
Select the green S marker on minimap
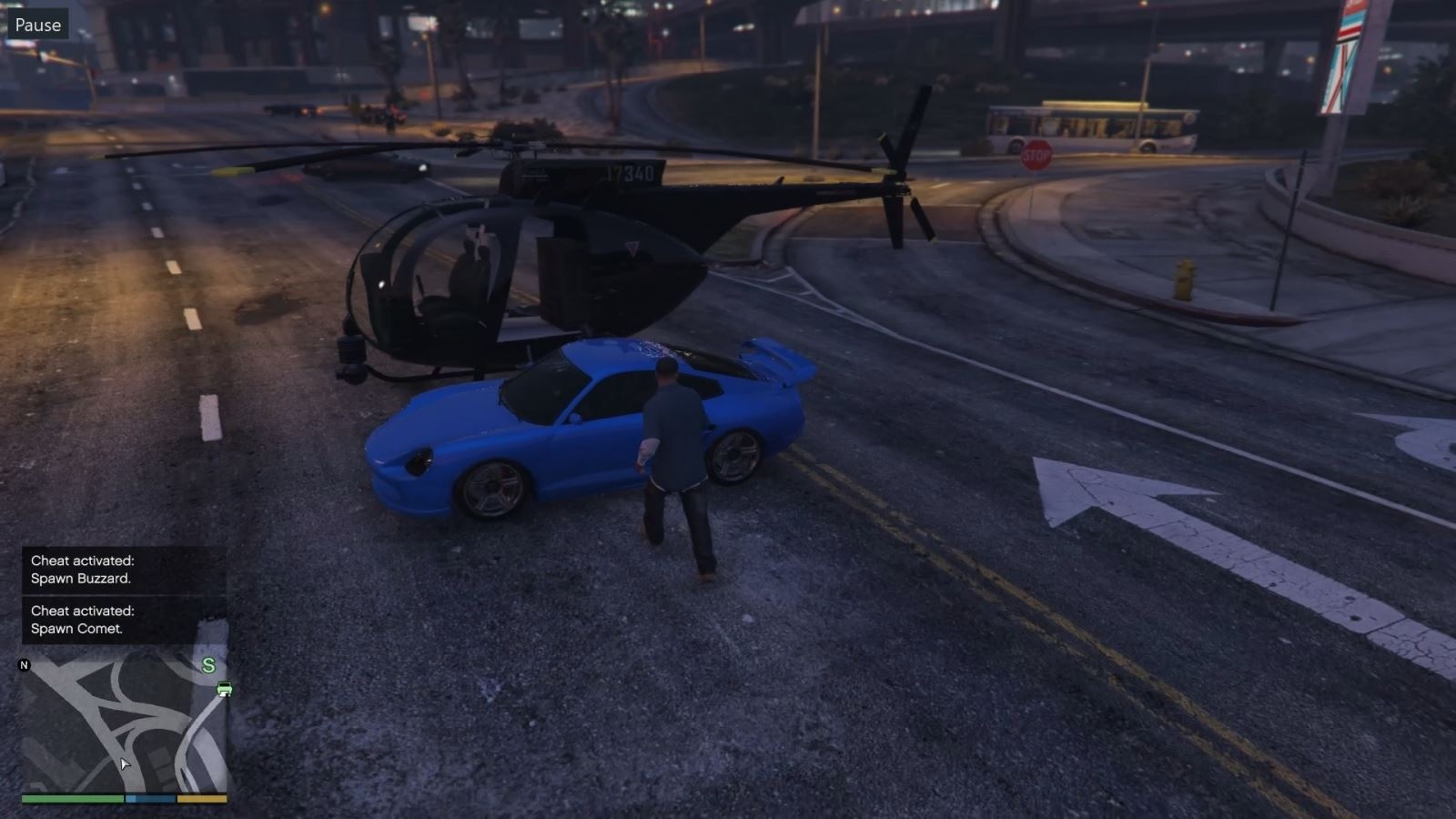pos(208,665)
